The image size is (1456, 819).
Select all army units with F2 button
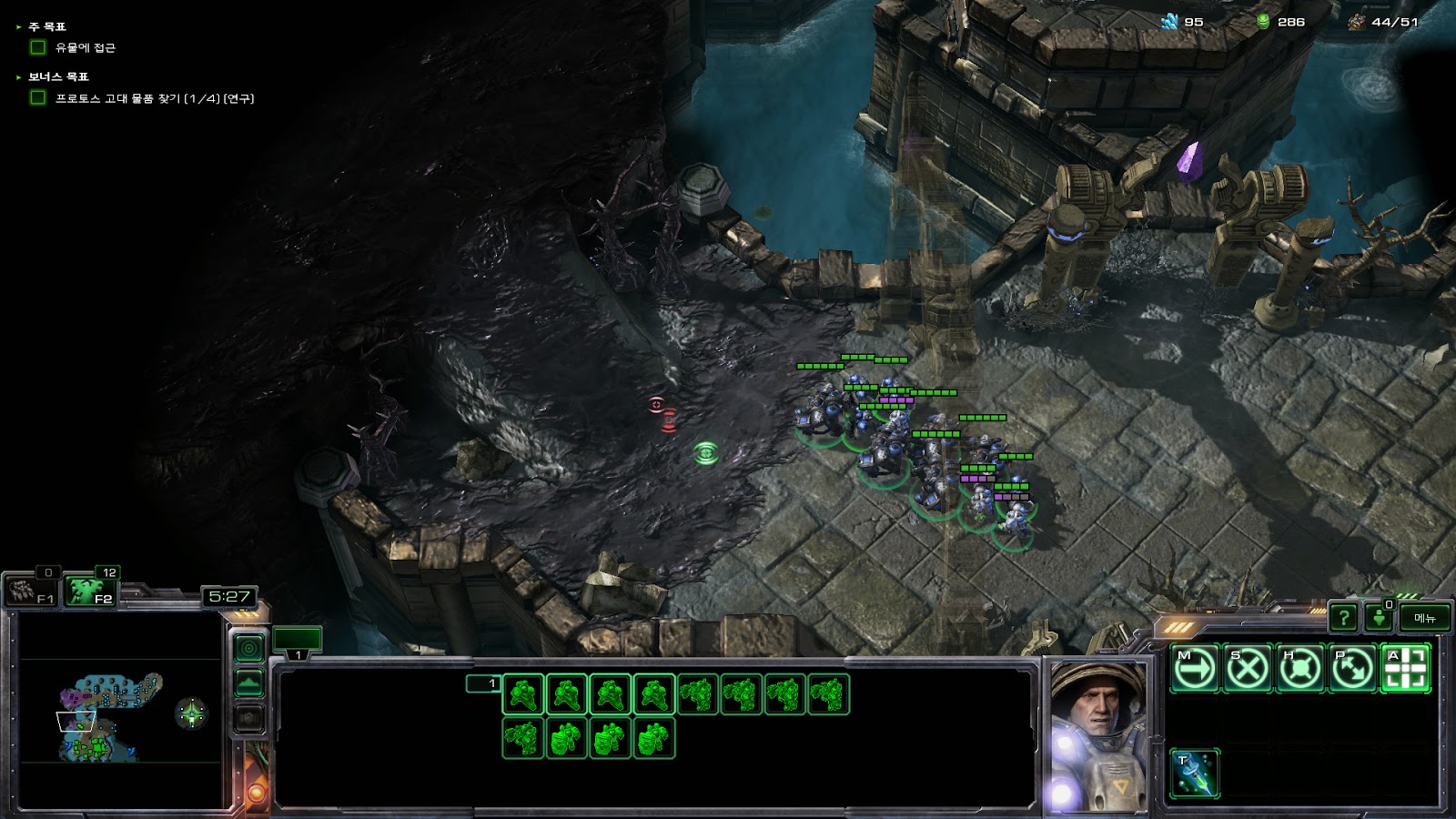point(91,592)
